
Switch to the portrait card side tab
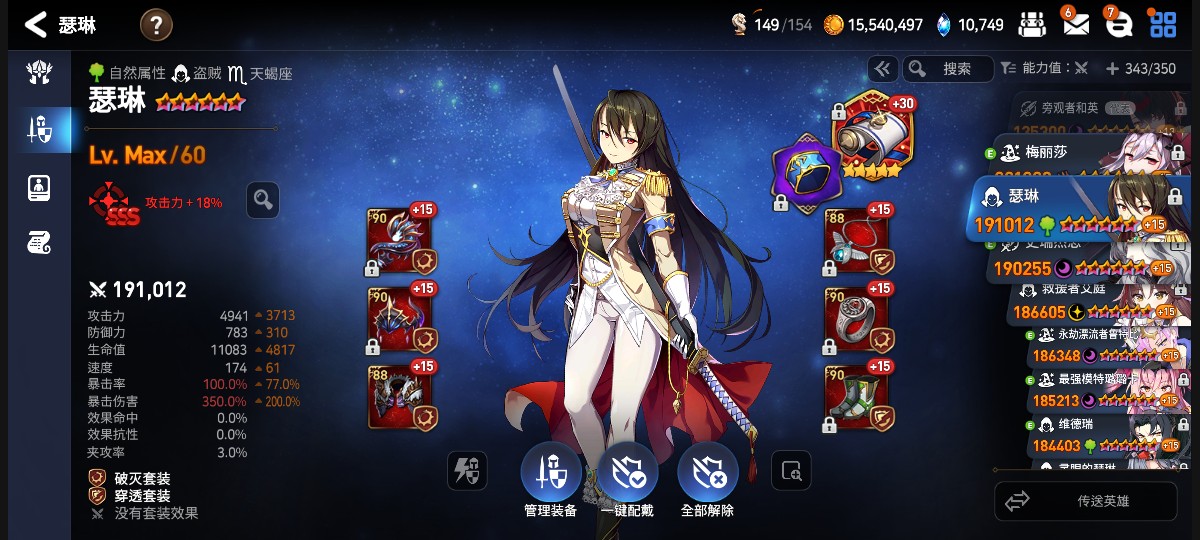(39, 188)
